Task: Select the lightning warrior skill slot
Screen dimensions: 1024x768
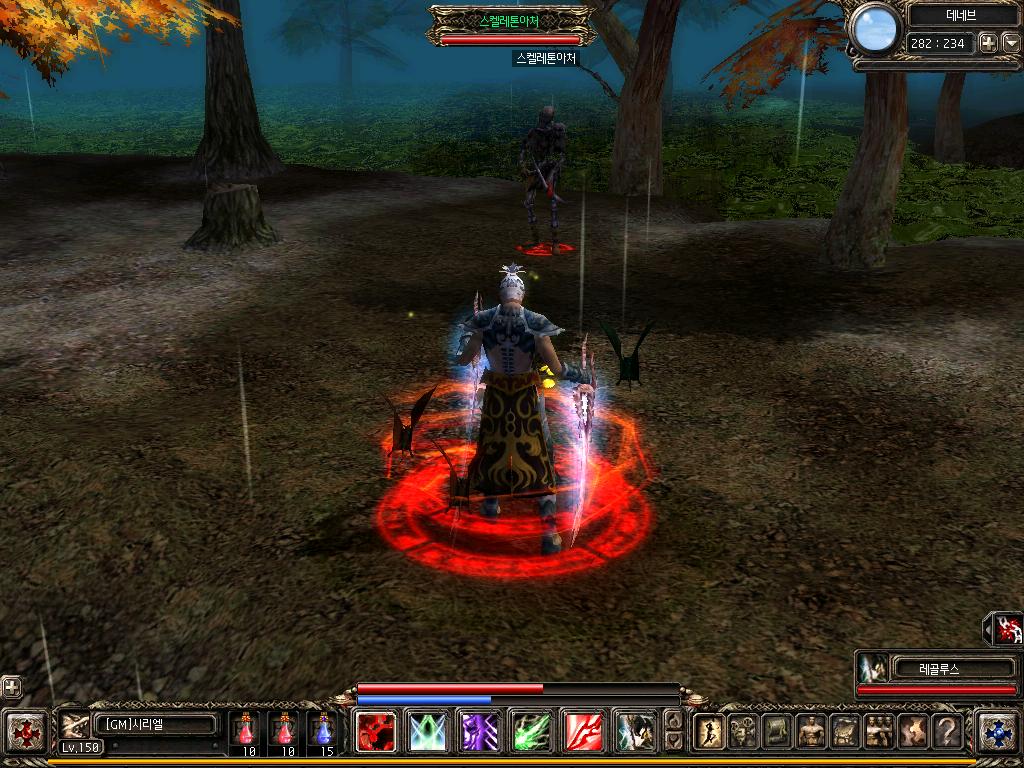Action: tap(634, 731)
